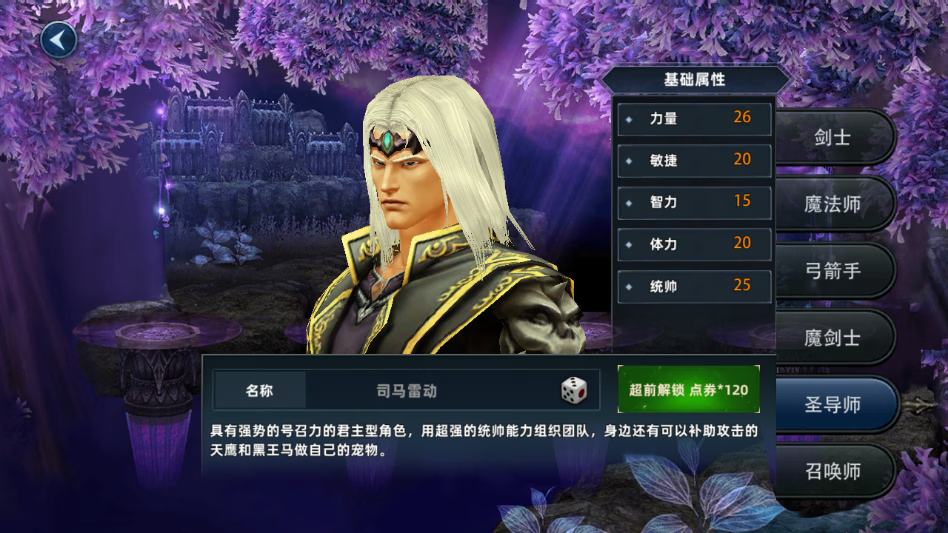Choose the 魔法师 class
The height and width of the screenshot is (533, 948).
pos(833,205)
